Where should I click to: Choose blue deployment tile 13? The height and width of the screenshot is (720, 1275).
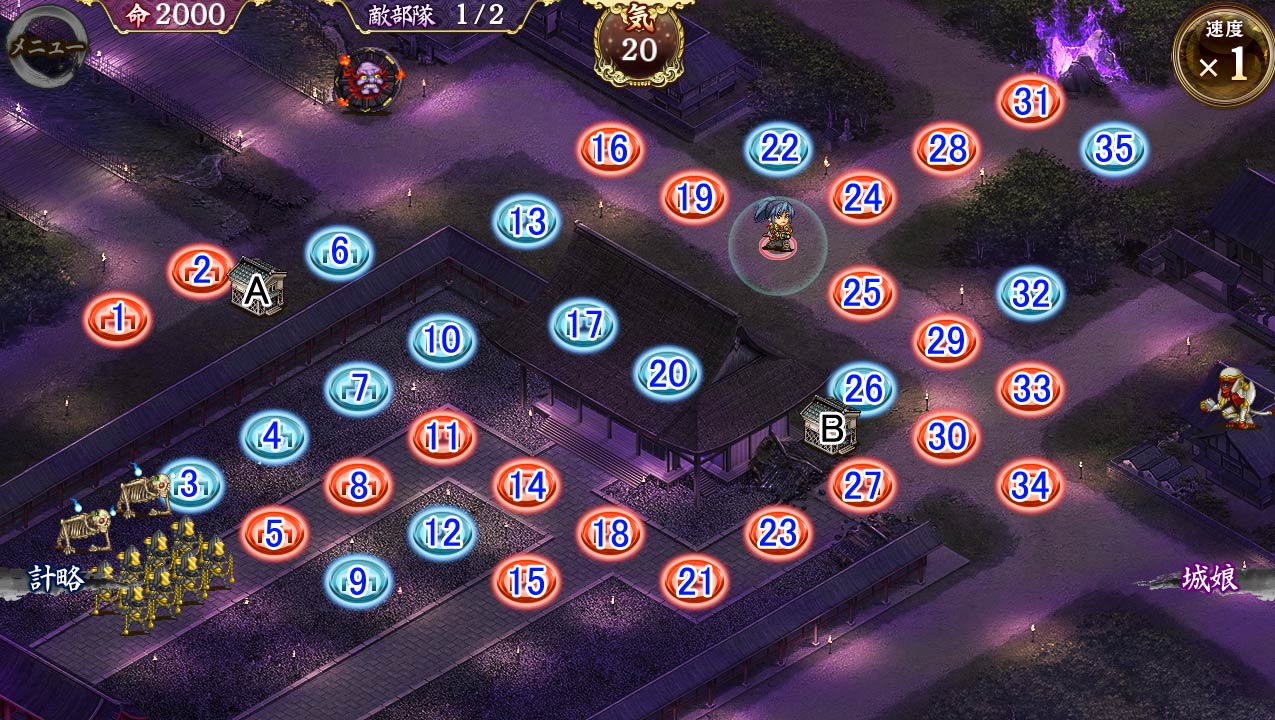click(x=526, y=221)
